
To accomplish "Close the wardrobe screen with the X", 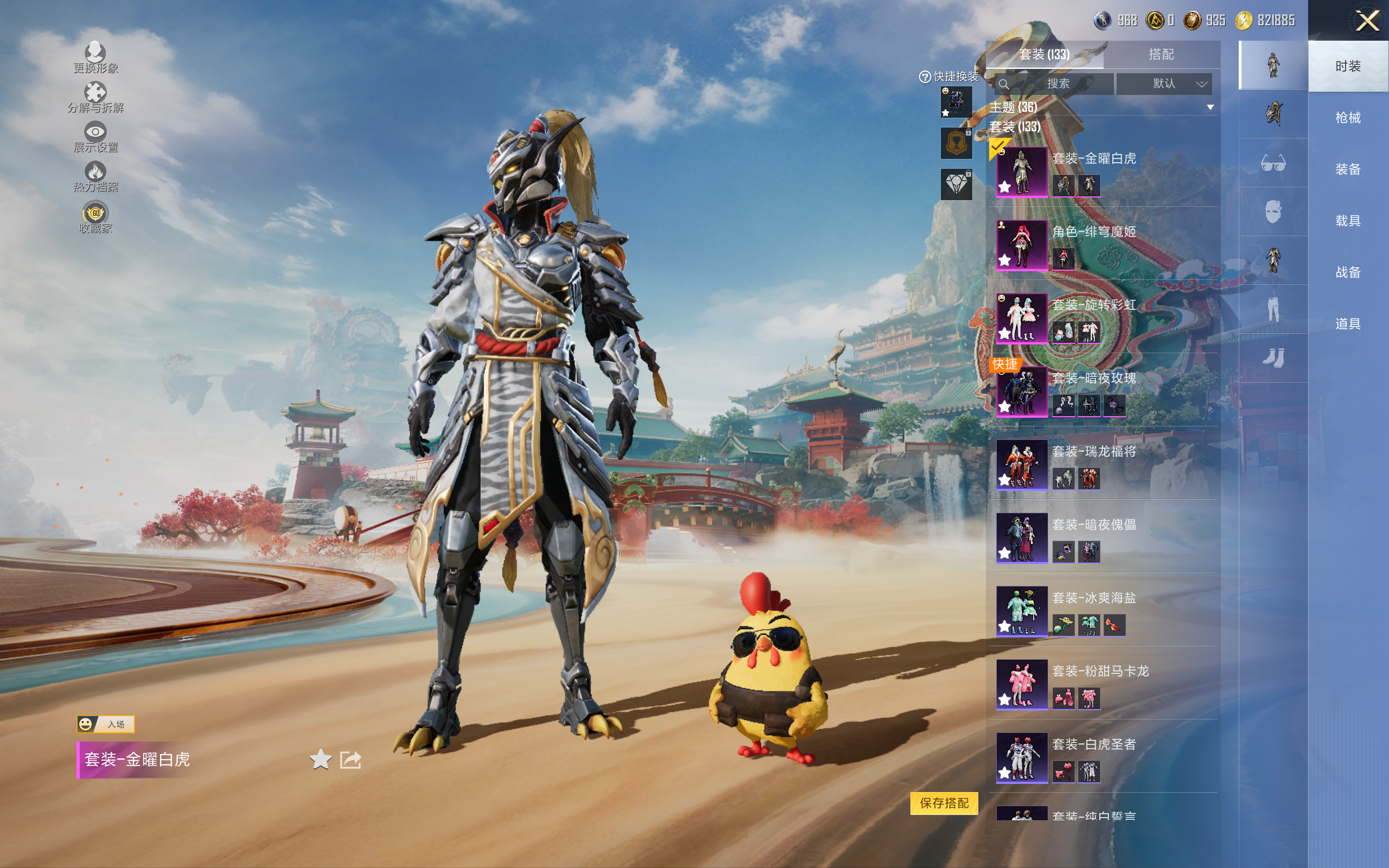I will coord(1367,21).
